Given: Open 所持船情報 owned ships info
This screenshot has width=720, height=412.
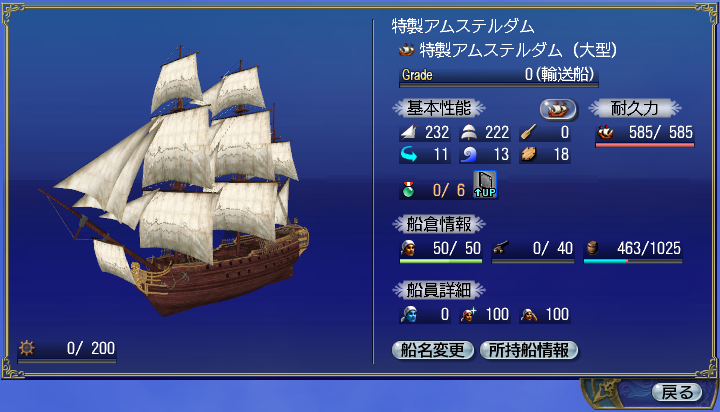Looking at the screenshot, I should [x=529, y=350].
